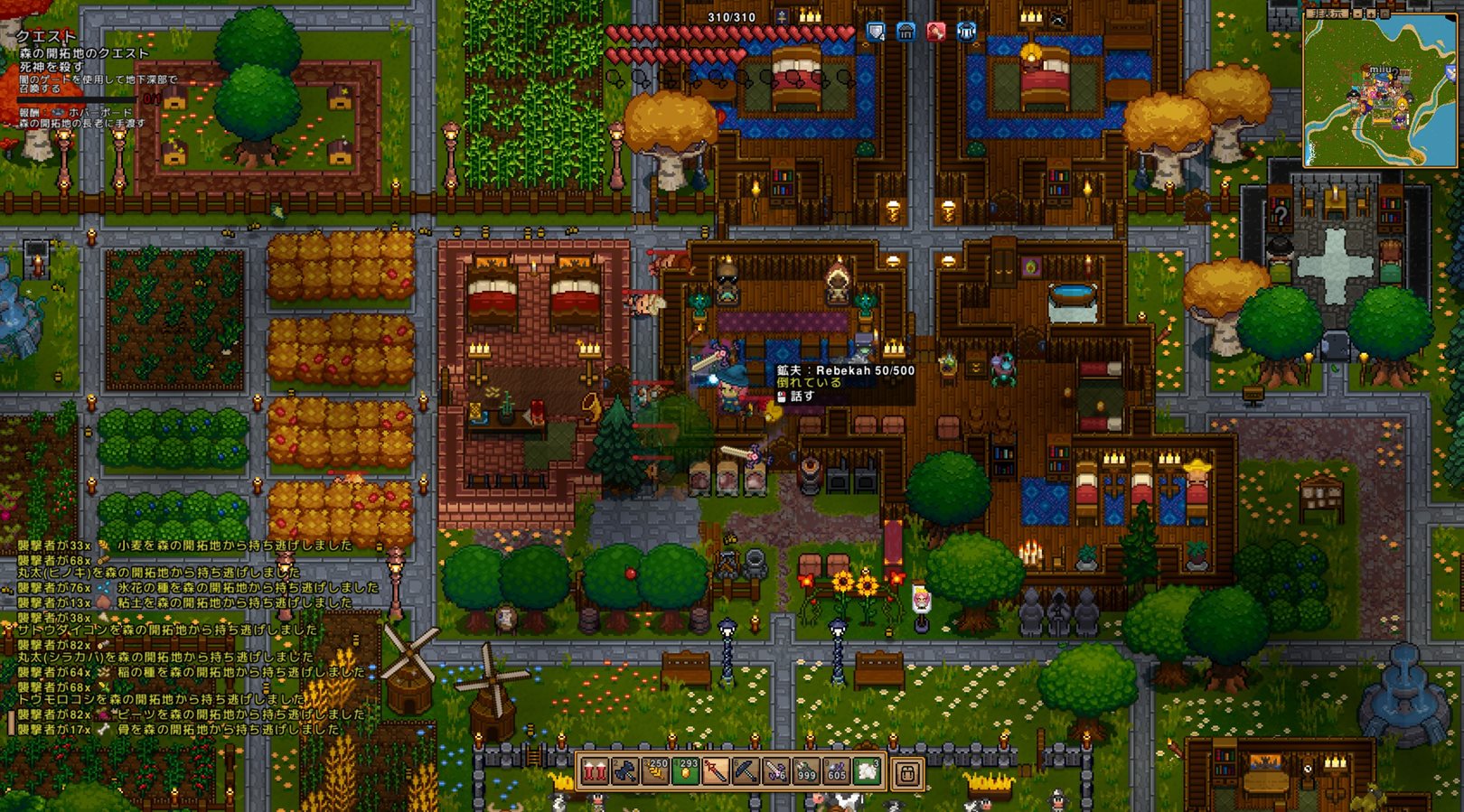Open the forest settlement quest tracker

click(84, 53)
